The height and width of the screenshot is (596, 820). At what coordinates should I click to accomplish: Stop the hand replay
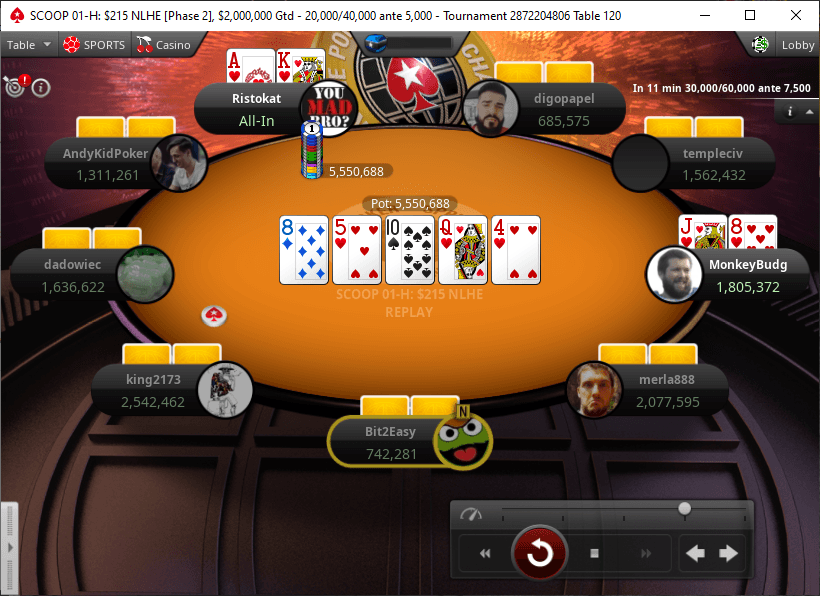(594, 553)
